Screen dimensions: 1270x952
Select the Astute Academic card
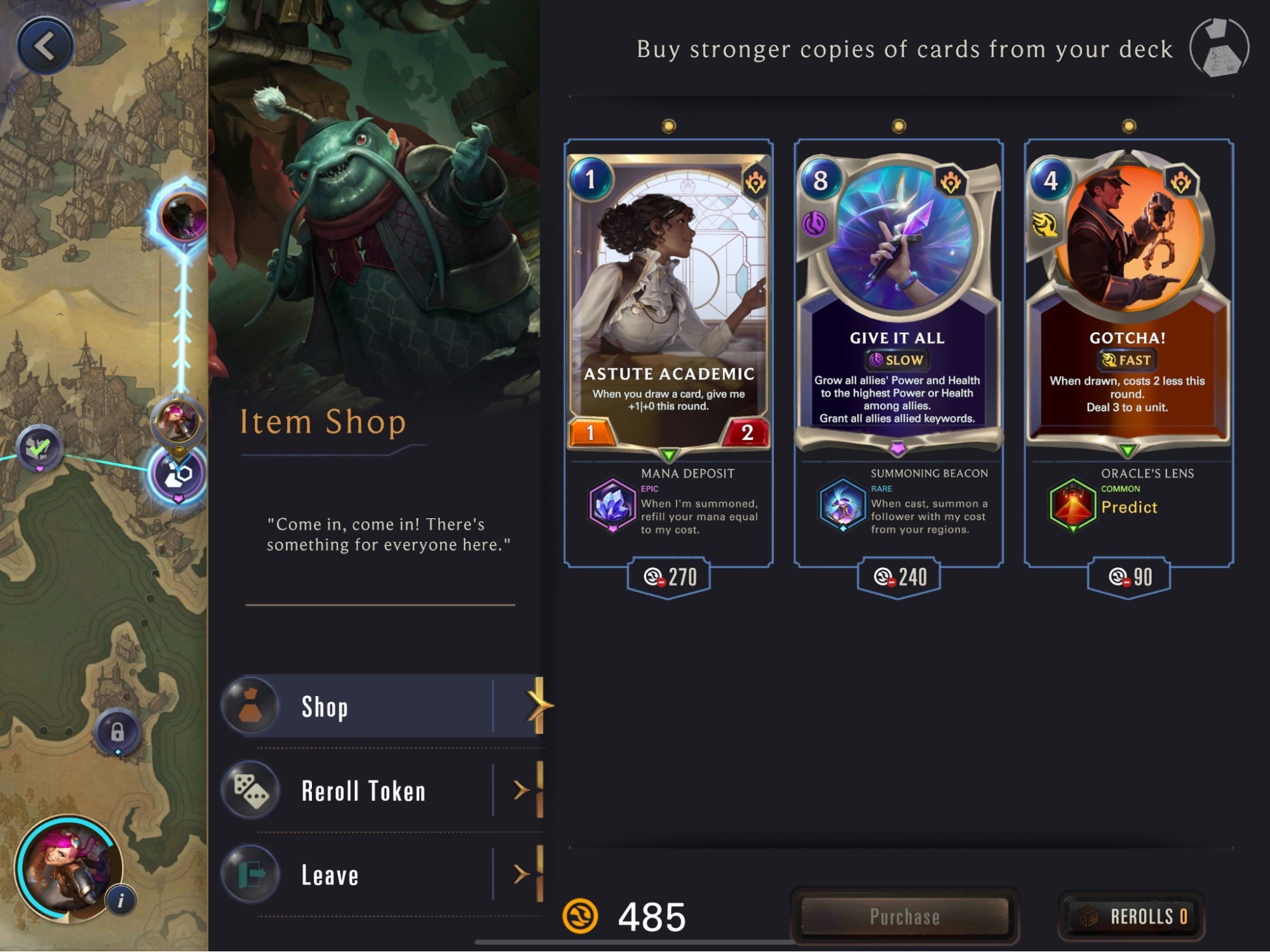click(668, 298)
